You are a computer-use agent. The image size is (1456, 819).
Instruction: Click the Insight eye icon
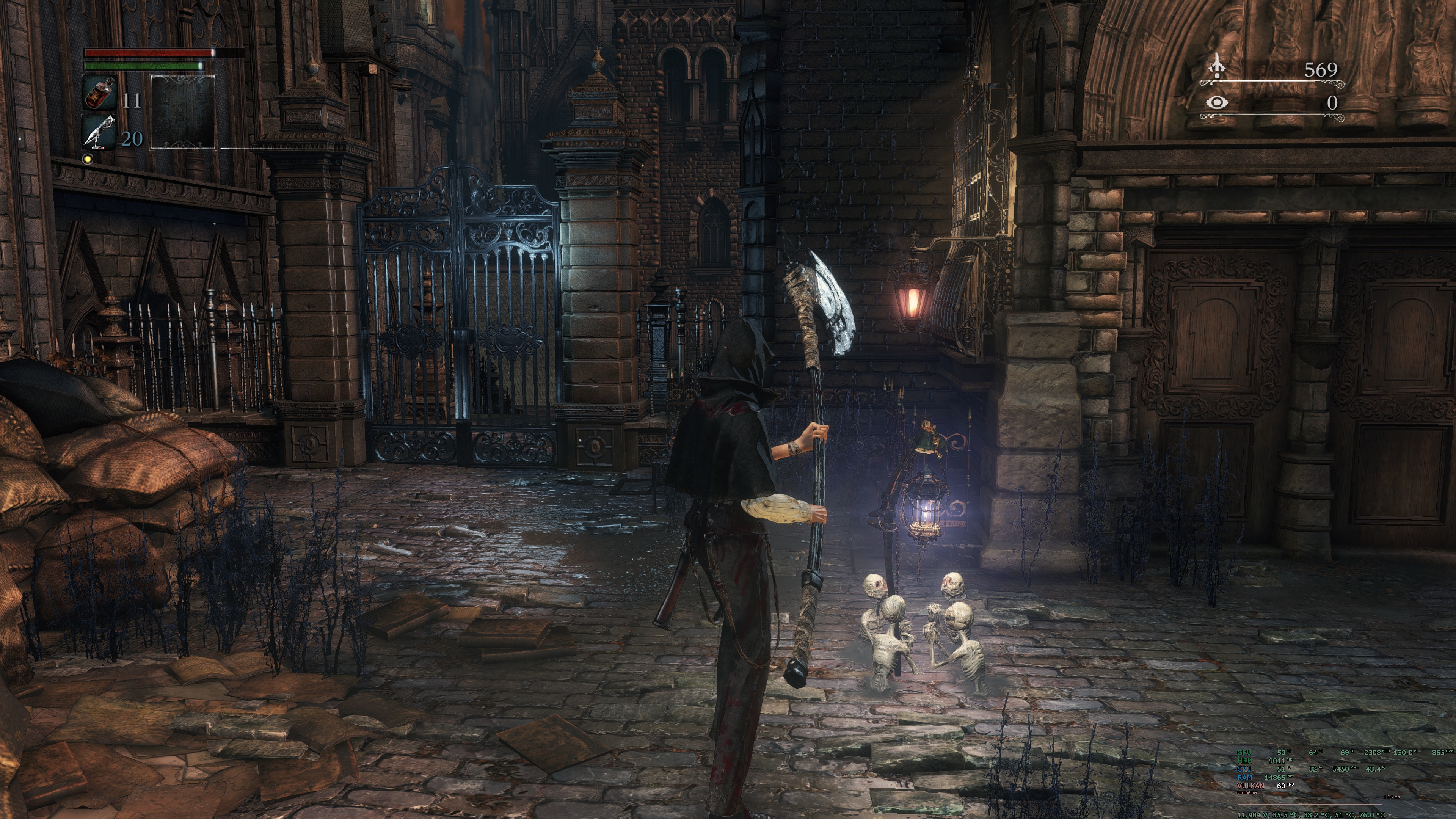coord(1216,102)
